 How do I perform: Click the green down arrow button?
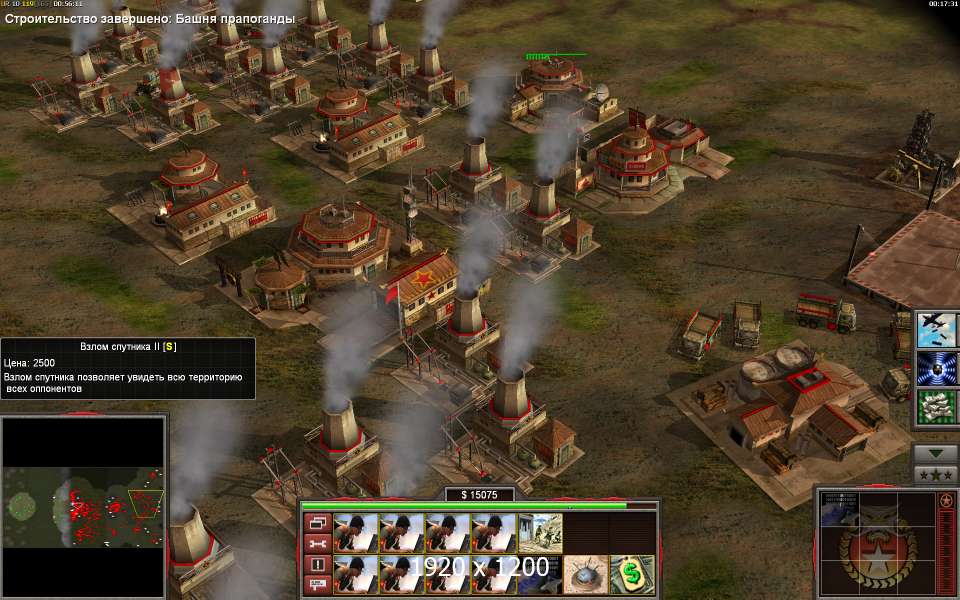[936, 453]
